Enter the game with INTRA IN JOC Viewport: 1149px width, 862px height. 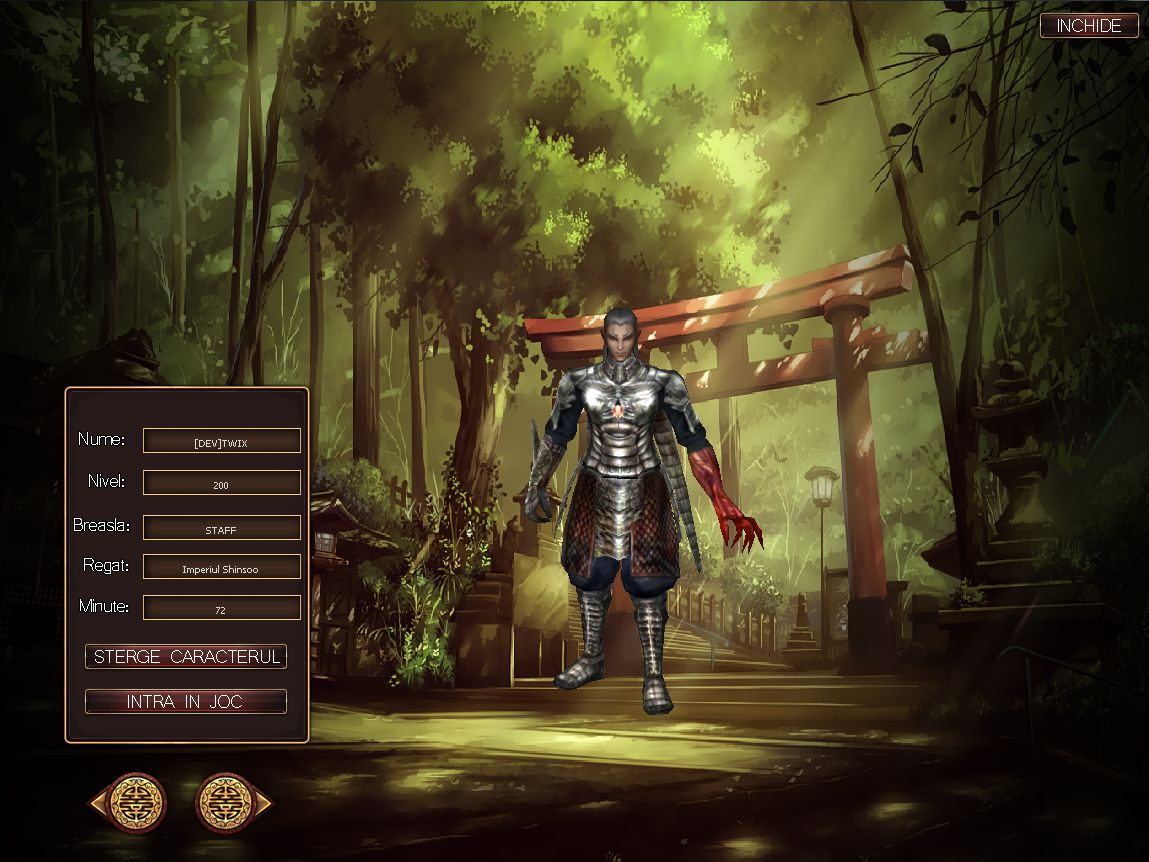tap(186, 702)
